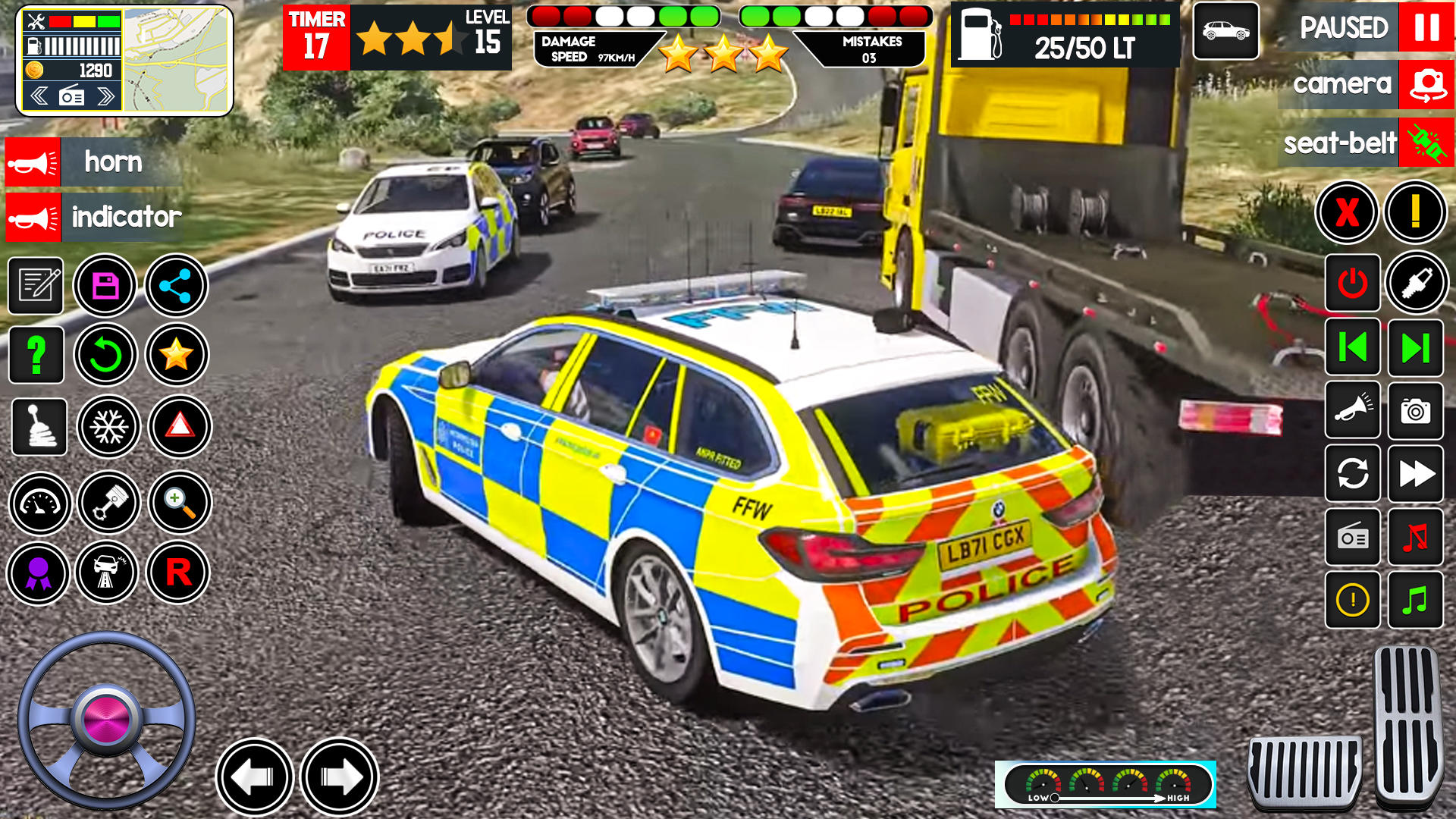Activate the hazard warning triangle
Image resolution: width=1456 pixels, height=819 pixels.
point(177,427)
